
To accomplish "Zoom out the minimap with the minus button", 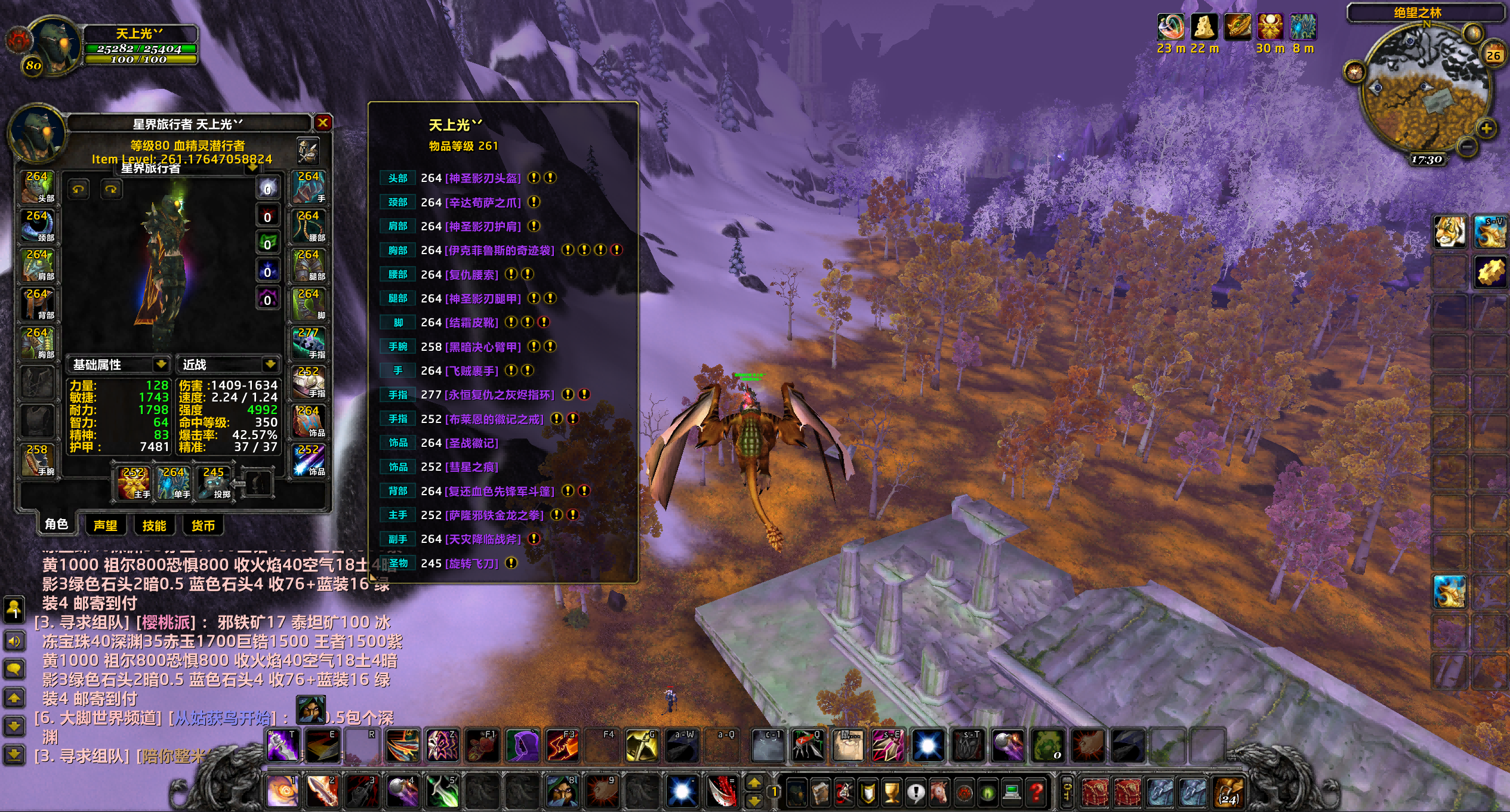I will 1466,146.
